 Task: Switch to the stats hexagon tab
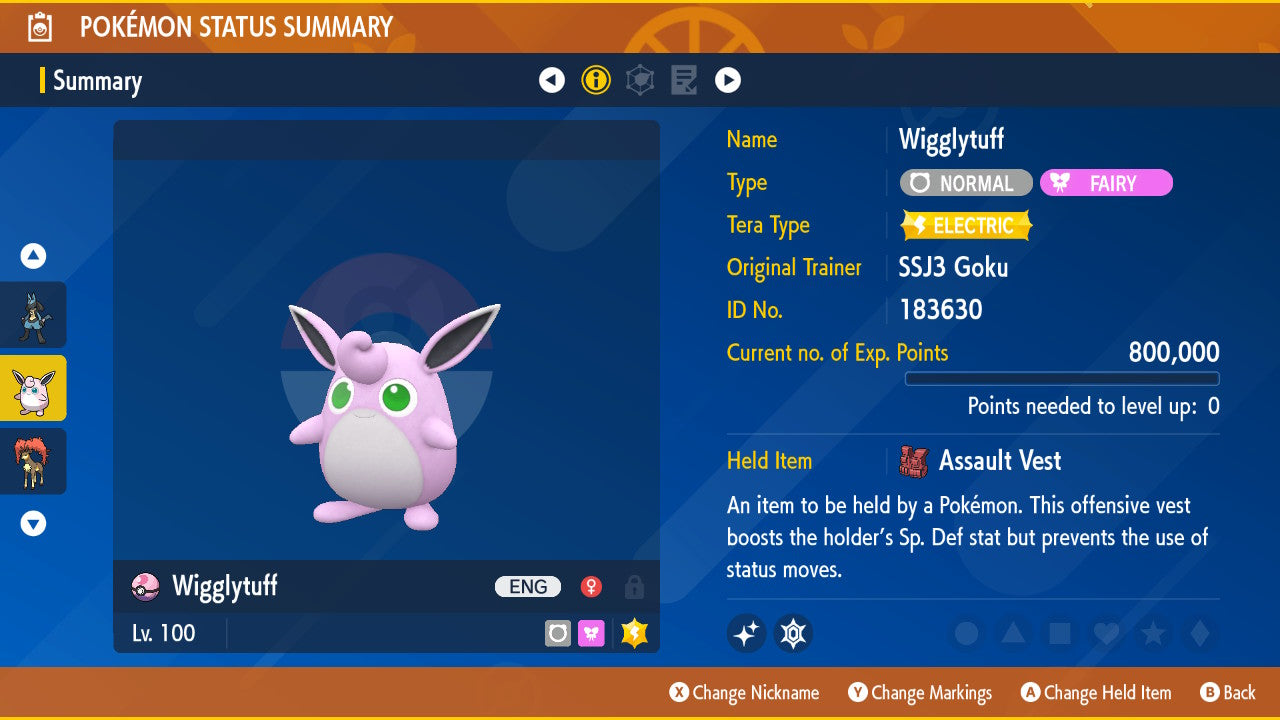point(640,80)
